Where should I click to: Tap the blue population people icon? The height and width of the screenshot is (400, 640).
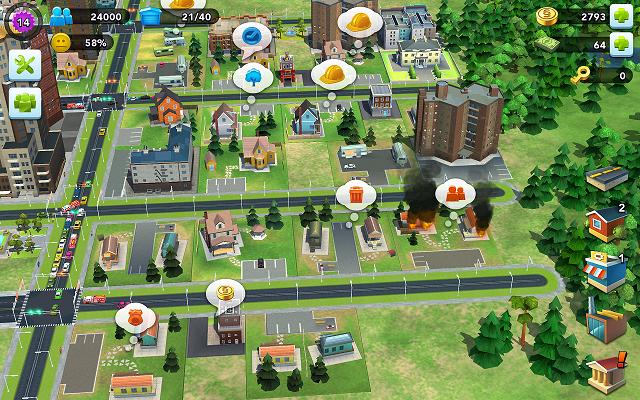click(x=64, y=16)
